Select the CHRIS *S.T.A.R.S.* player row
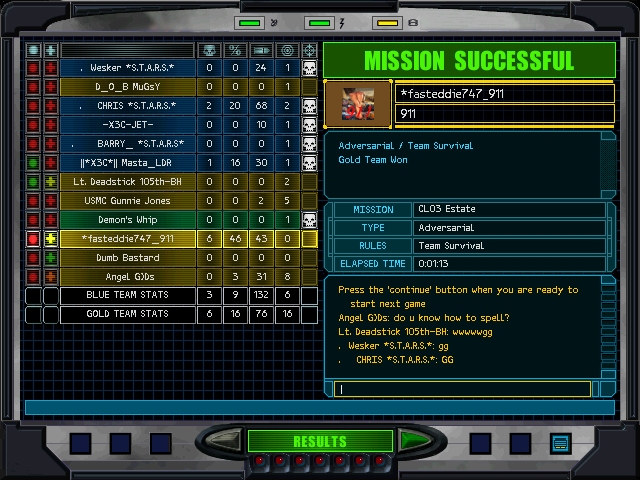The height and width of the screenshot is (480, 640). point(127,106)
